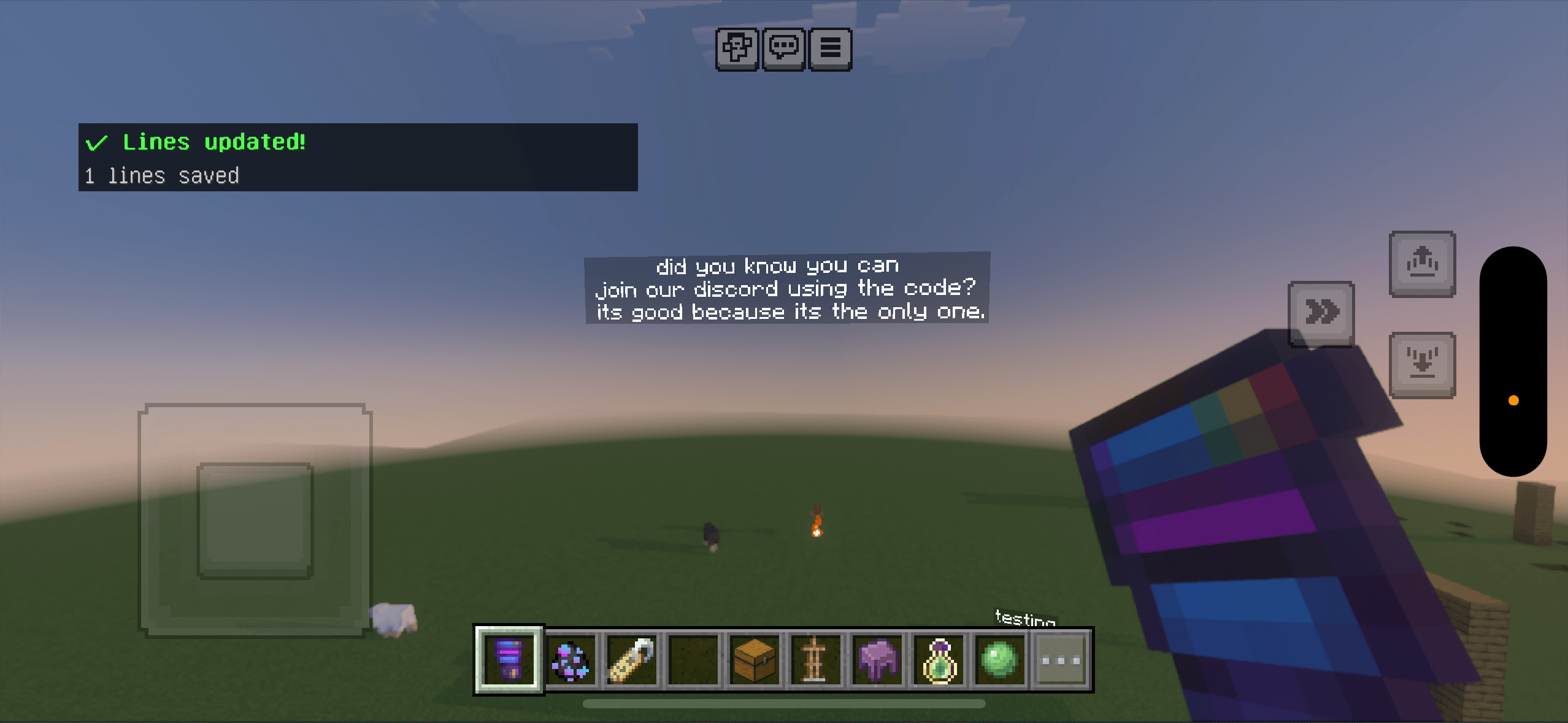Select the bottle o' enchanting
Screen dimensions: 1568x723
tap(939, 660)
